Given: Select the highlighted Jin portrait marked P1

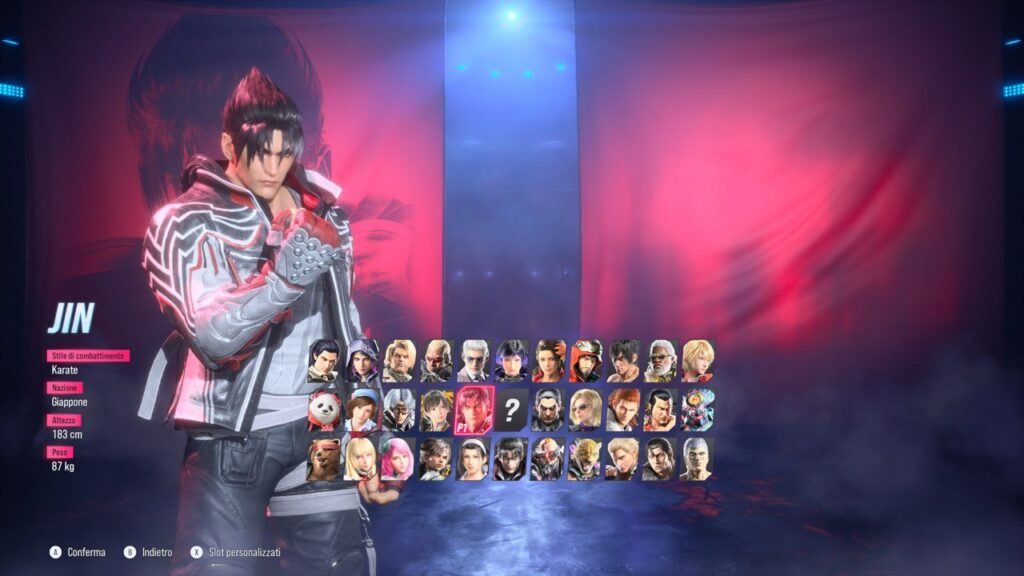Looking at the screenshot, I should [x=473, y=410].
